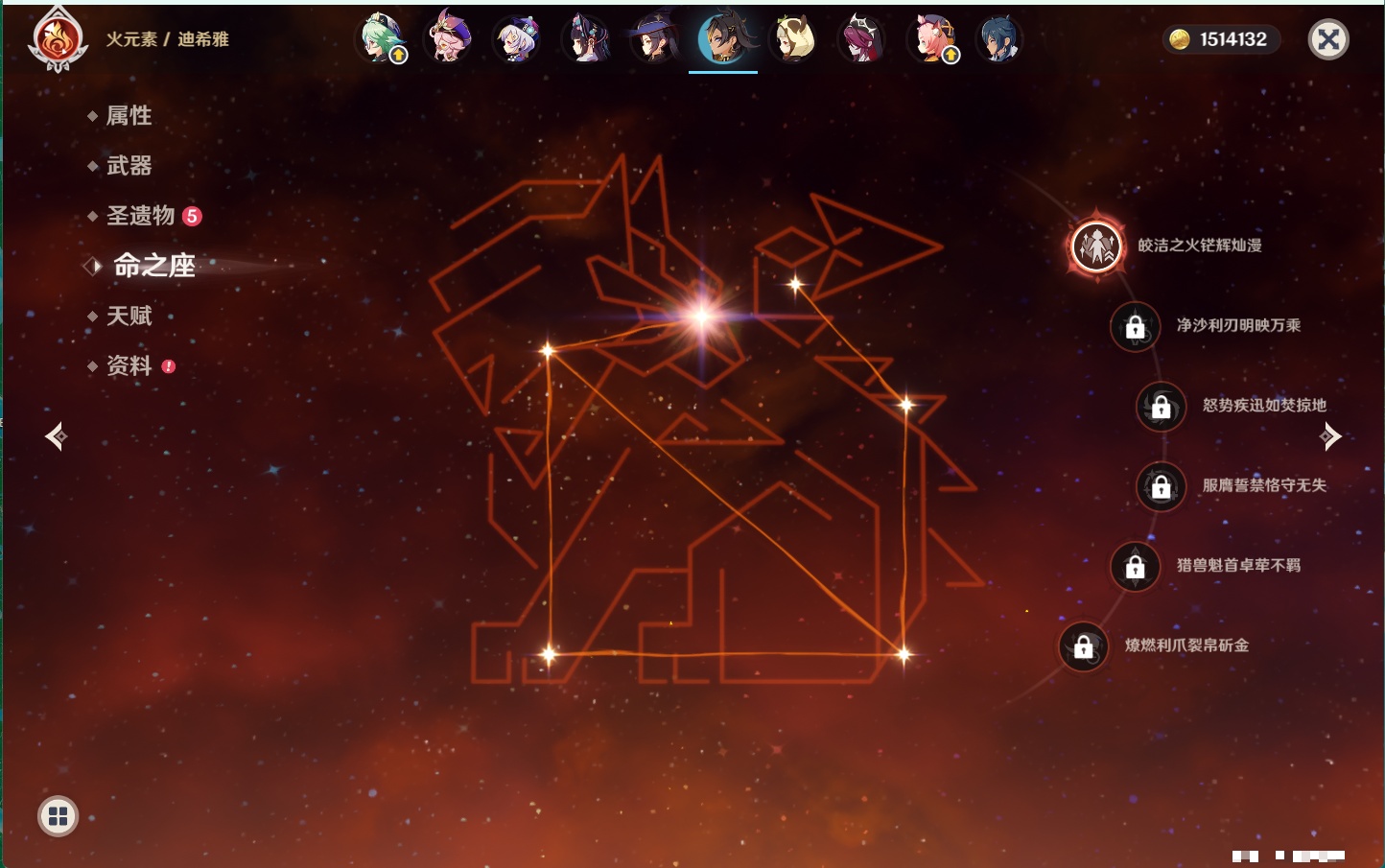
Task: Go to the next character with right arrow
Action: (x=1330, y=437)
